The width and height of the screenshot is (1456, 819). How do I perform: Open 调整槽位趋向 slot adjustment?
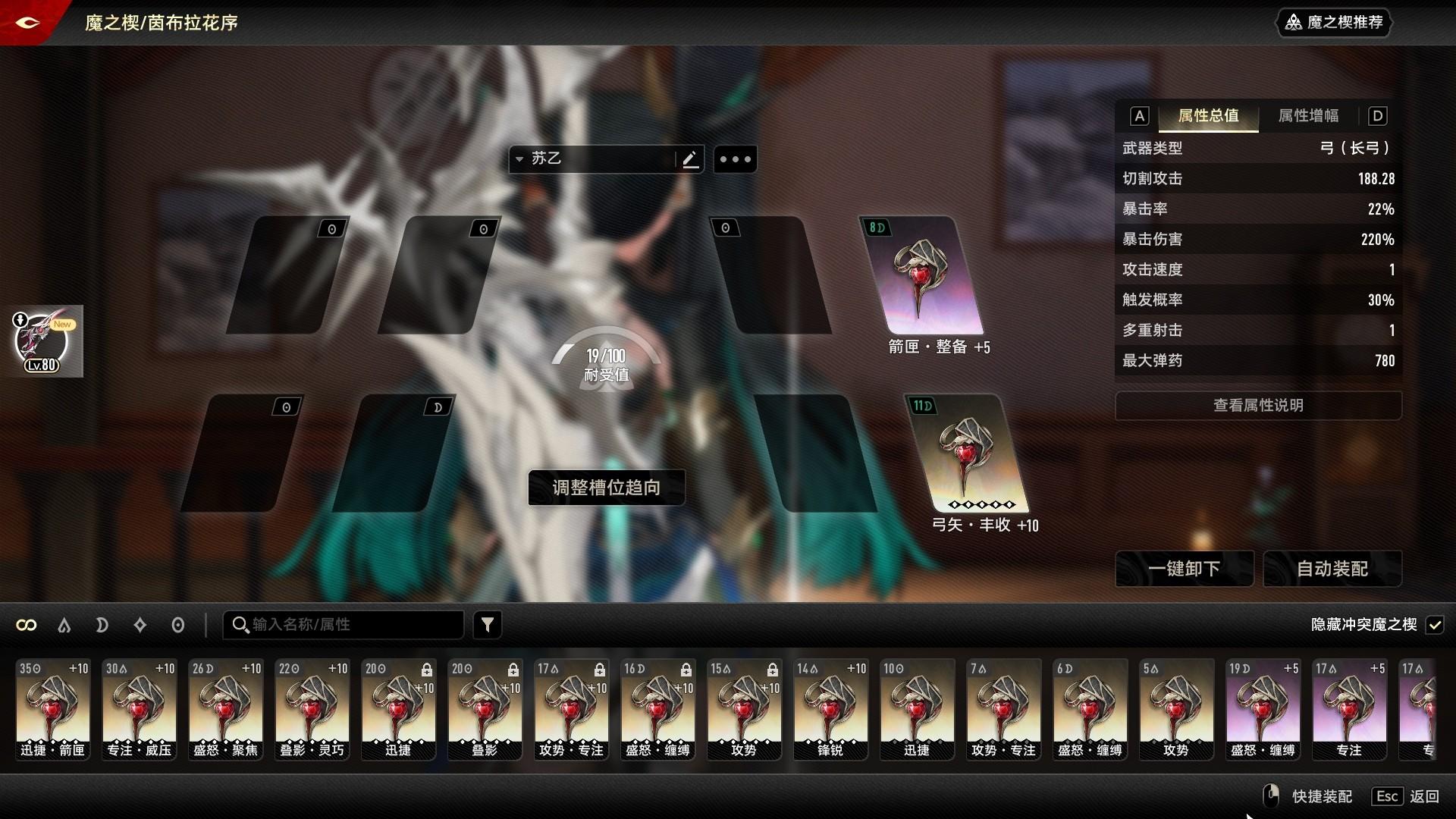(607, 488)
